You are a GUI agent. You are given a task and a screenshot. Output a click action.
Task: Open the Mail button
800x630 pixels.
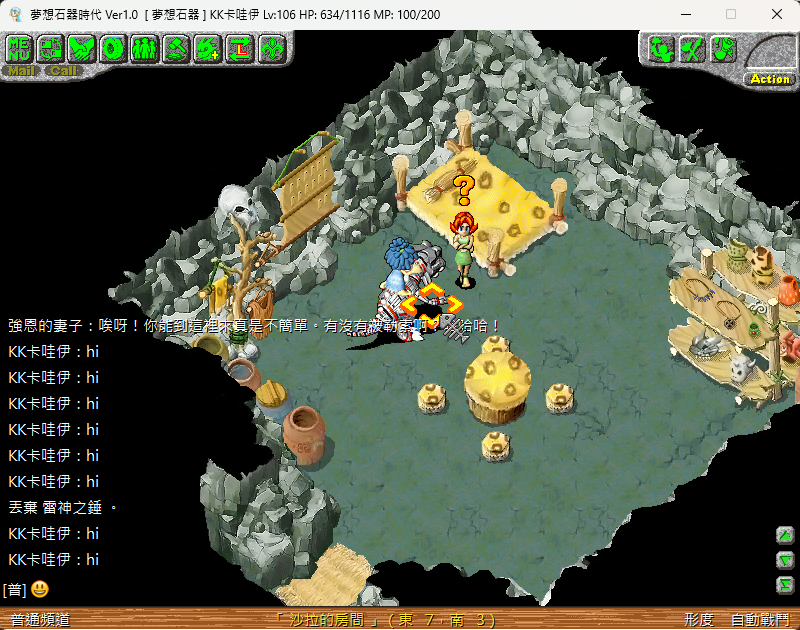[22, 71]
